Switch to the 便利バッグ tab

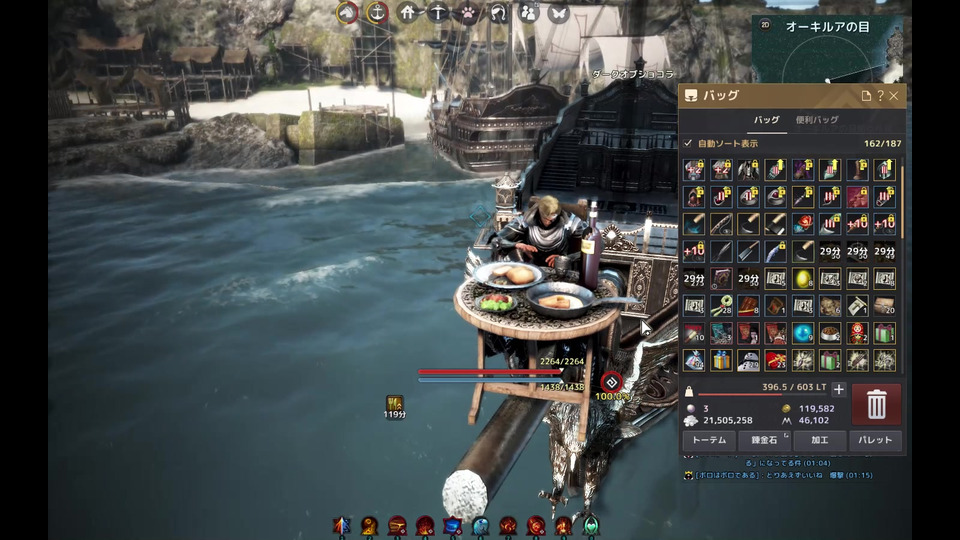[x=817, y=120]
